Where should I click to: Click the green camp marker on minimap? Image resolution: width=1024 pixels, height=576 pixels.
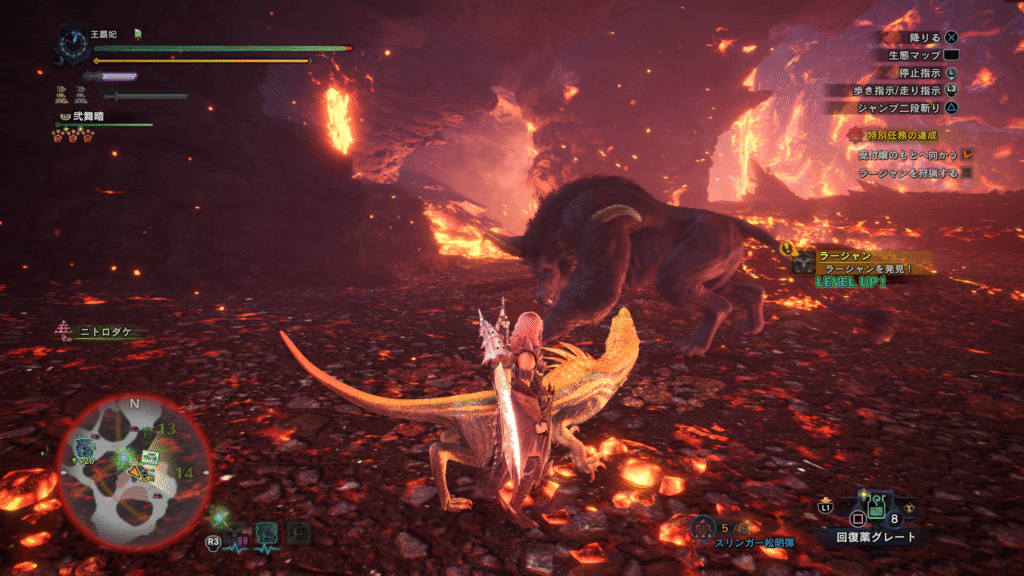[x=150, y=458]
